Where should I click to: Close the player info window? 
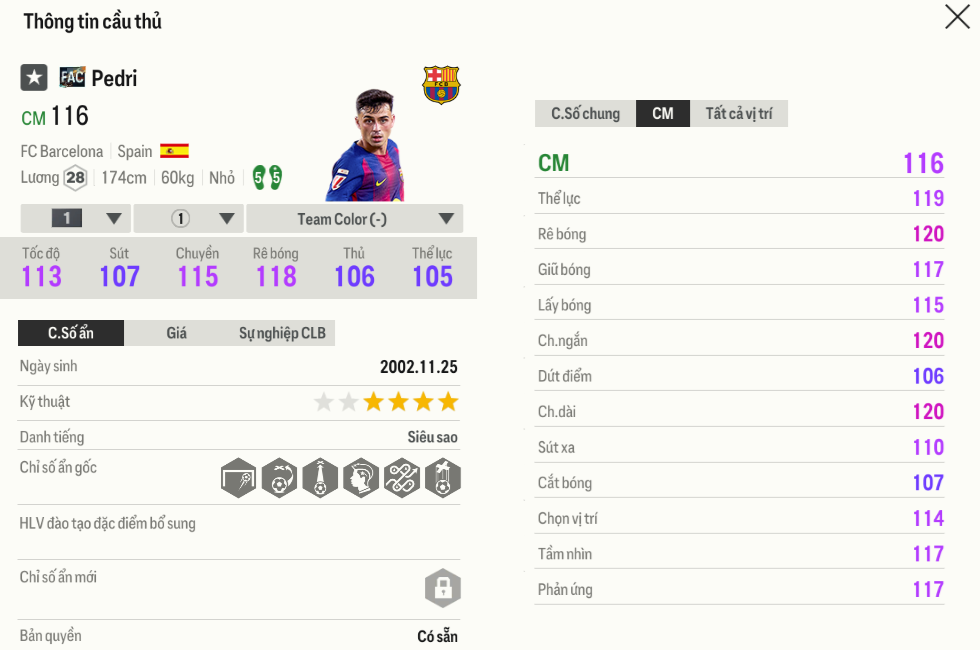coord(957,17)
